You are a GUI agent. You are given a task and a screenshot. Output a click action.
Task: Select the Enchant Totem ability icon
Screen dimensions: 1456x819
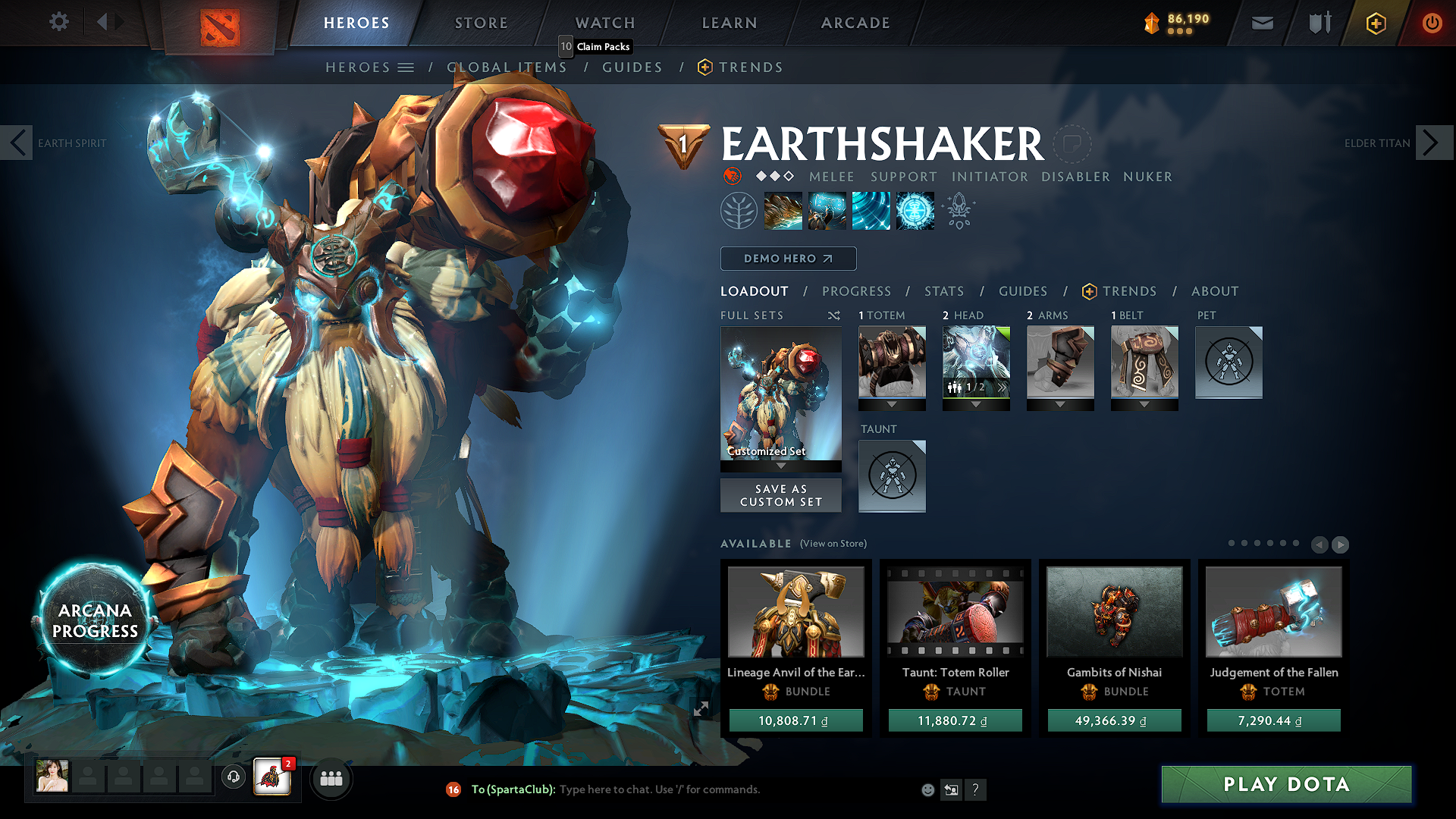tap(827, 210)
